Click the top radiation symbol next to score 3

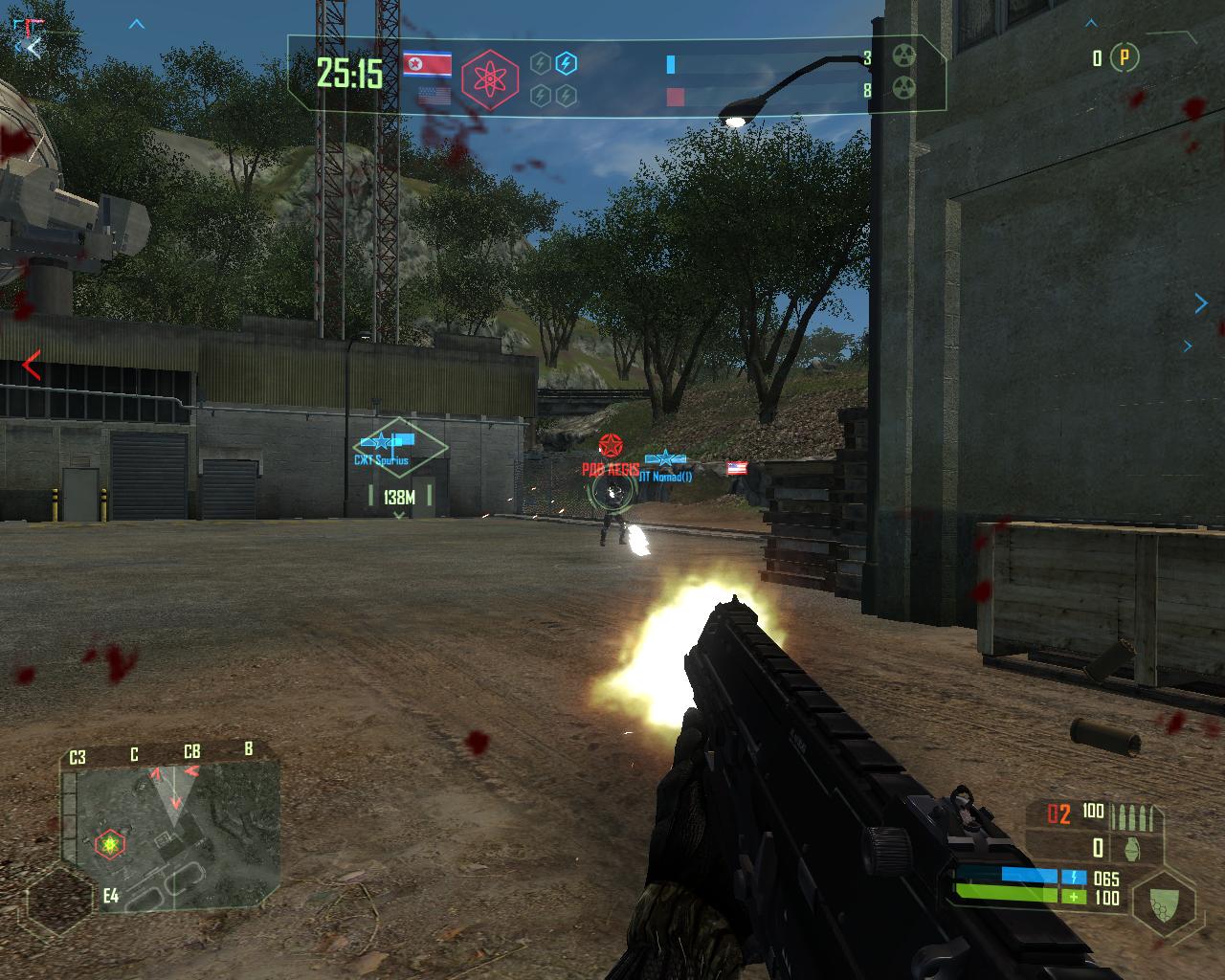(x=903, y=56)
